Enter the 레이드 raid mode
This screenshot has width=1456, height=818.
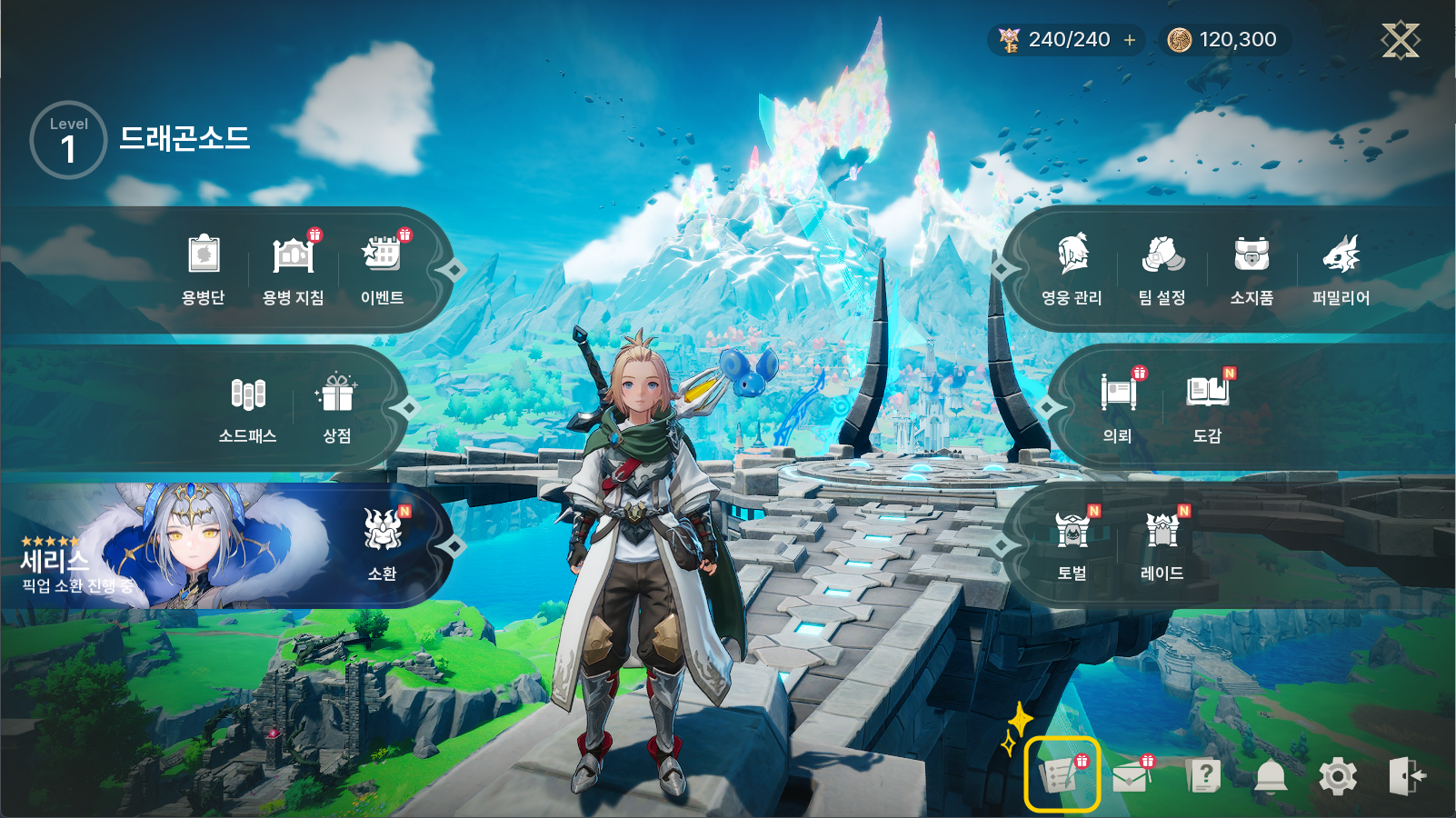[1162, 545]
